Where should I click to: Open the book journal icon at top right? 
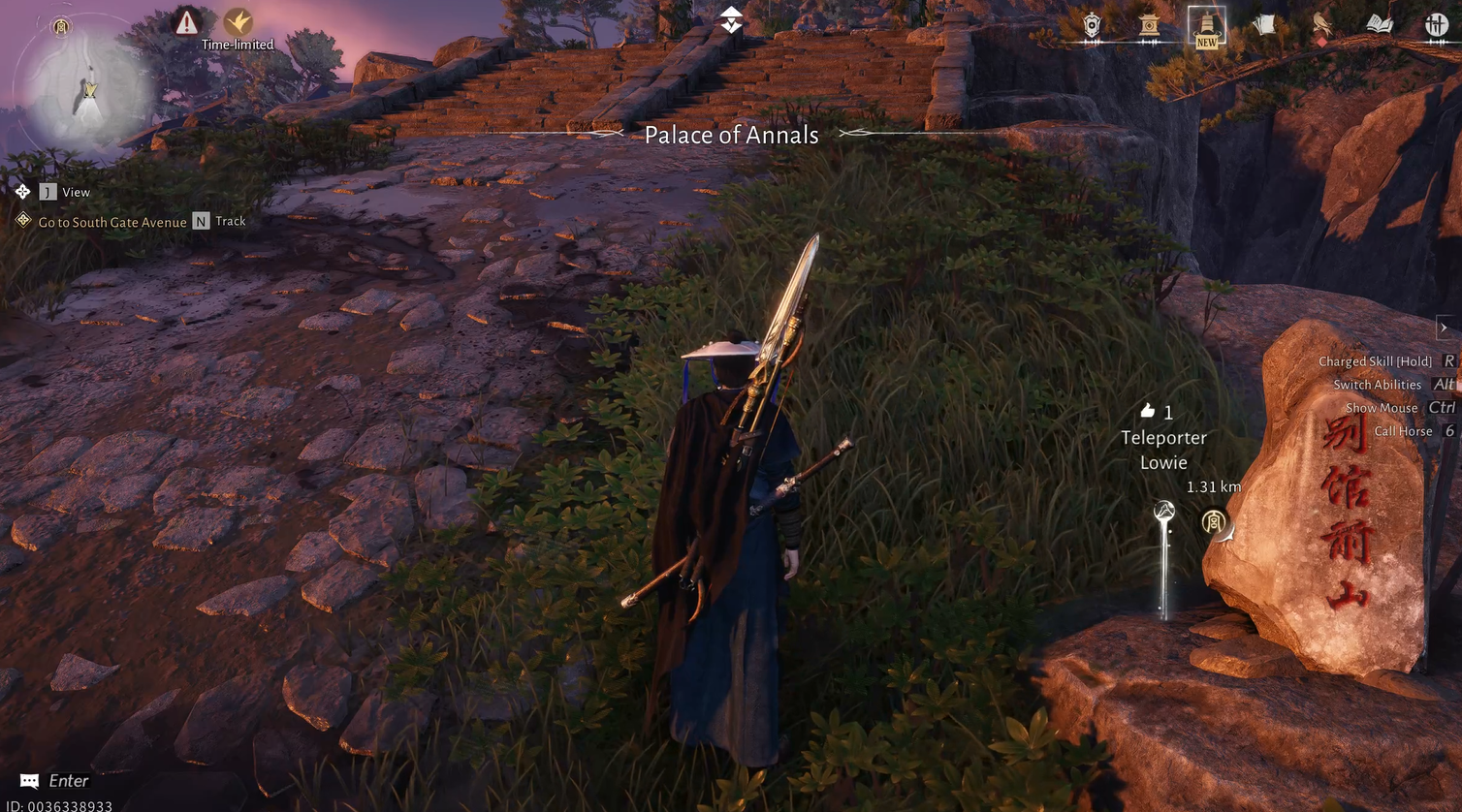tap(1379, 24)
